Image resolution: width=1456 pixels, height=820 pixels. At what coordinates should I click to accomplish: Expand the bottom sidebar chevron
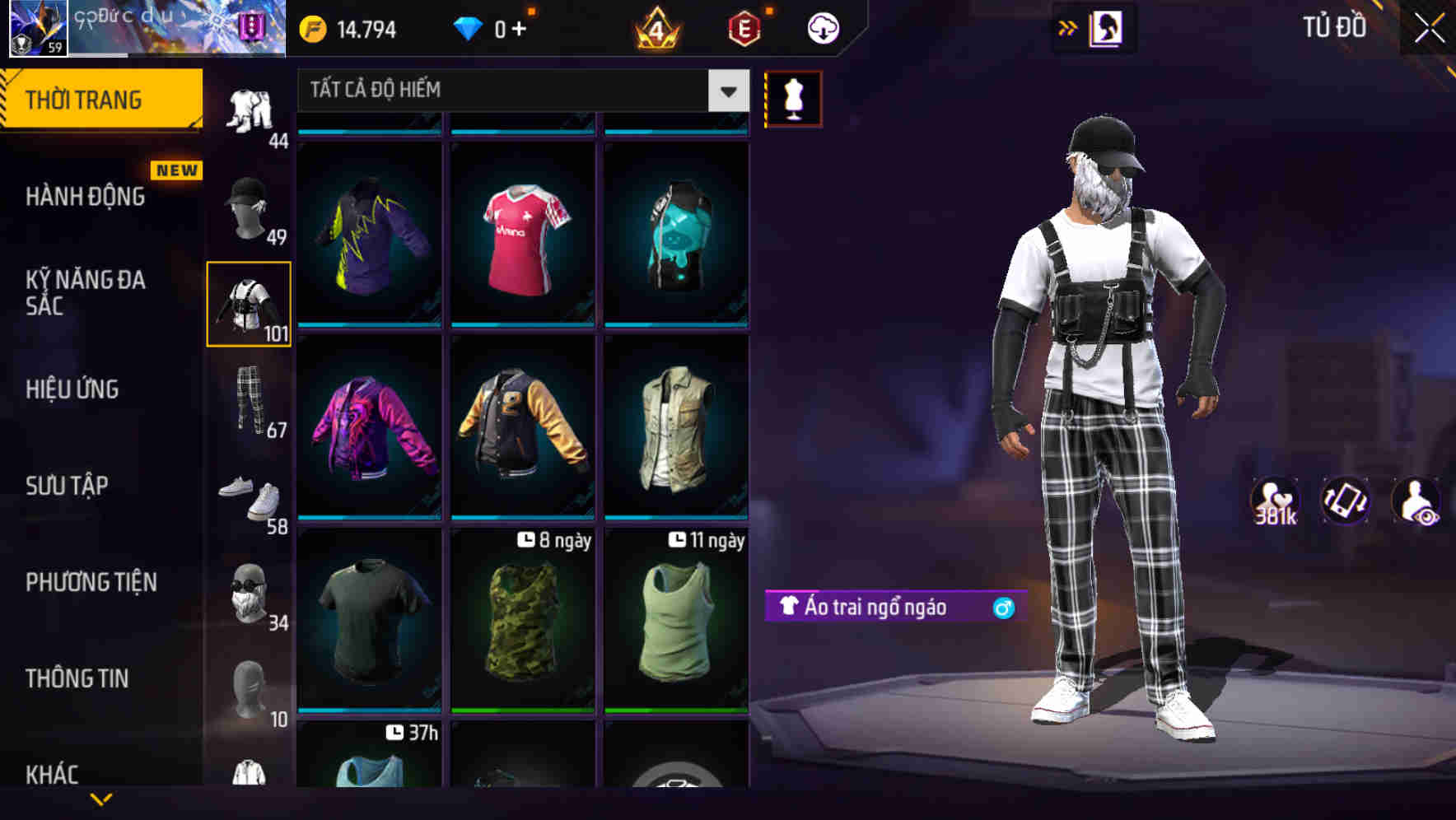101,799
